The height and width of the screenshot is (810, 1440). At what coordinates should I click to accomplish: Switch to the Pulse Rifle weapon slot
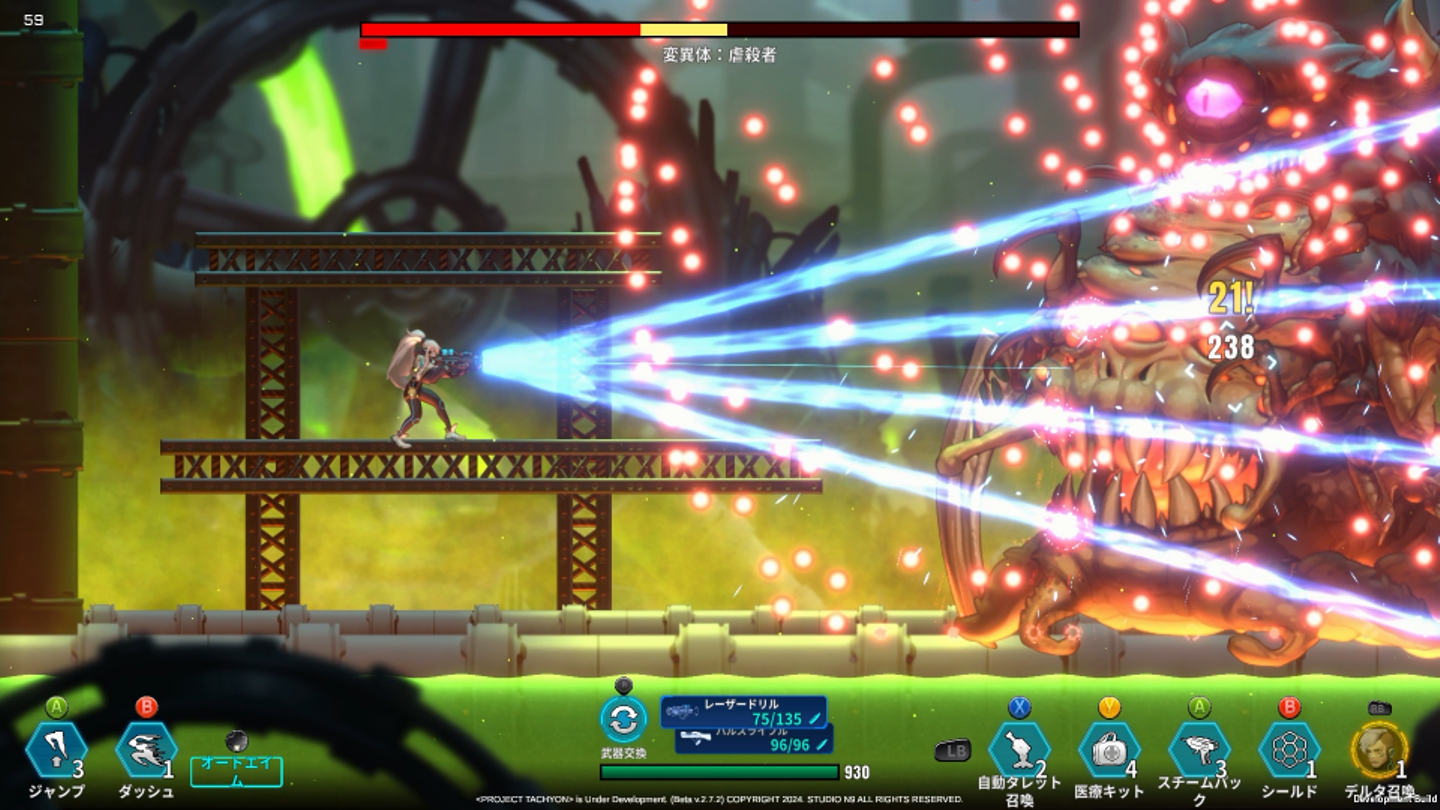[753, 739]
